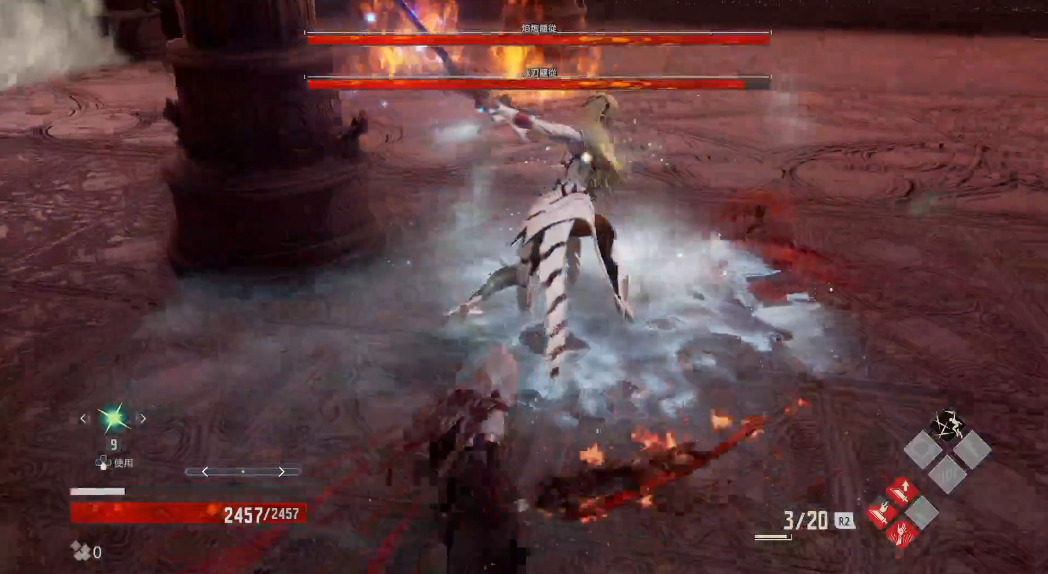Click the right arrow on the selector bar
The image size is (1048, 574).
(281, 471)
